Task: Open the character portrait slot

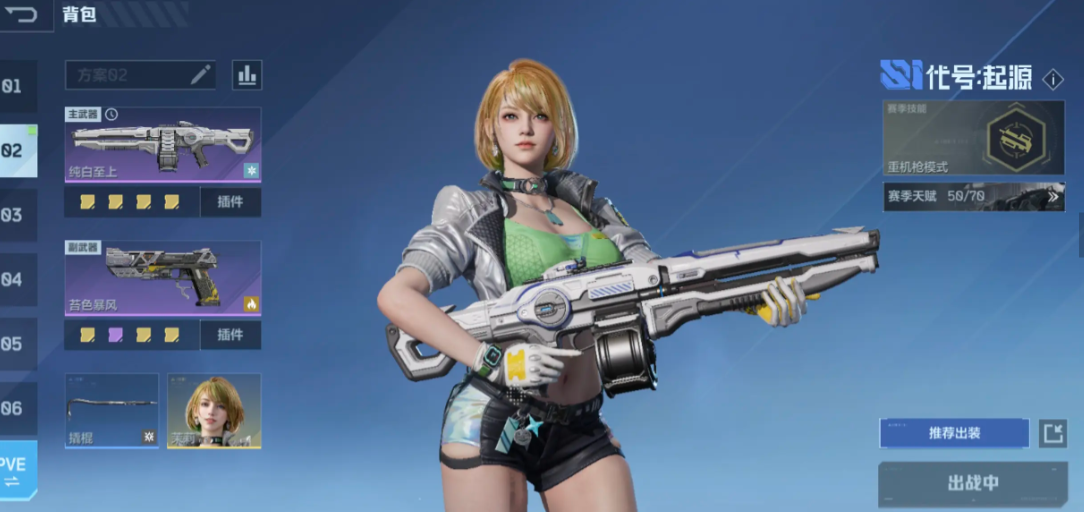Action: 214,410
